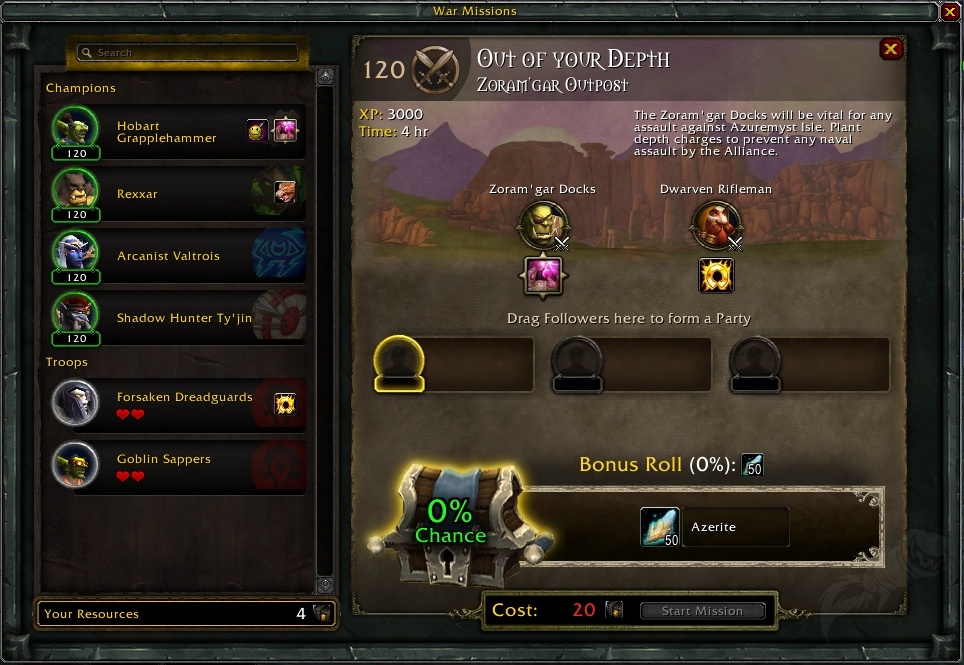Click the Zoram'gar Docks enemy portrait

542,226
